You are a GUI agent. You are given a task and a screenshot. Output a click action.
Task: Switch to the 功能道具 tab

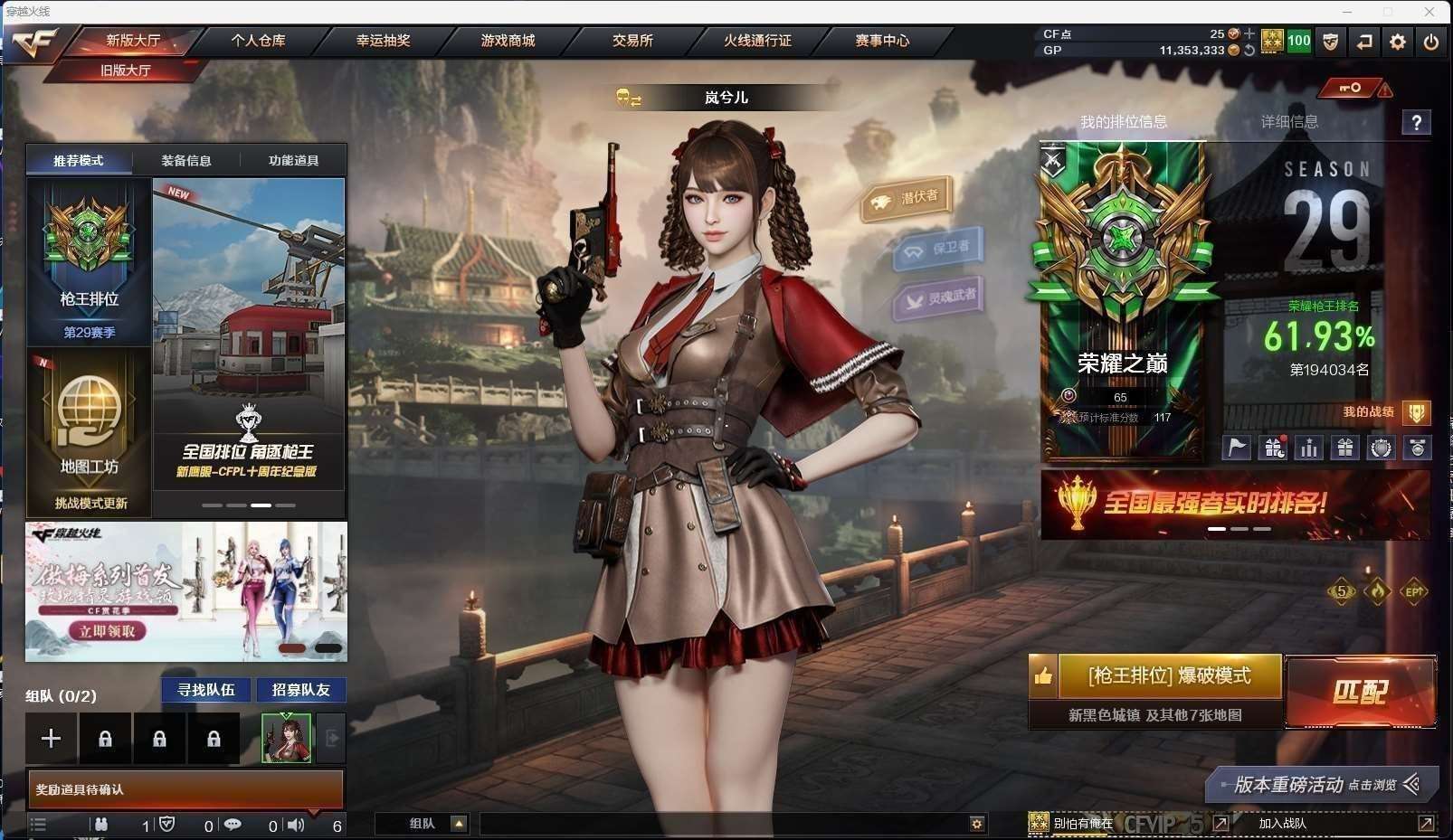click(x=293, y=160)
